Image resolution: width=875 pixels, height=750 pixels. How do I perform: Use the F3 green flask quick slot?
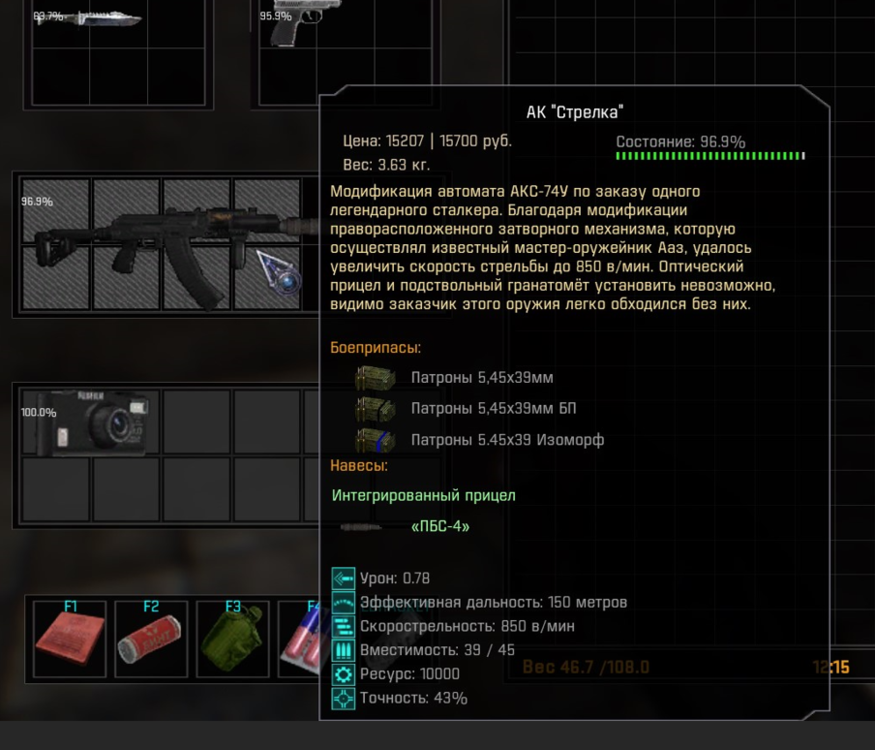232,640
